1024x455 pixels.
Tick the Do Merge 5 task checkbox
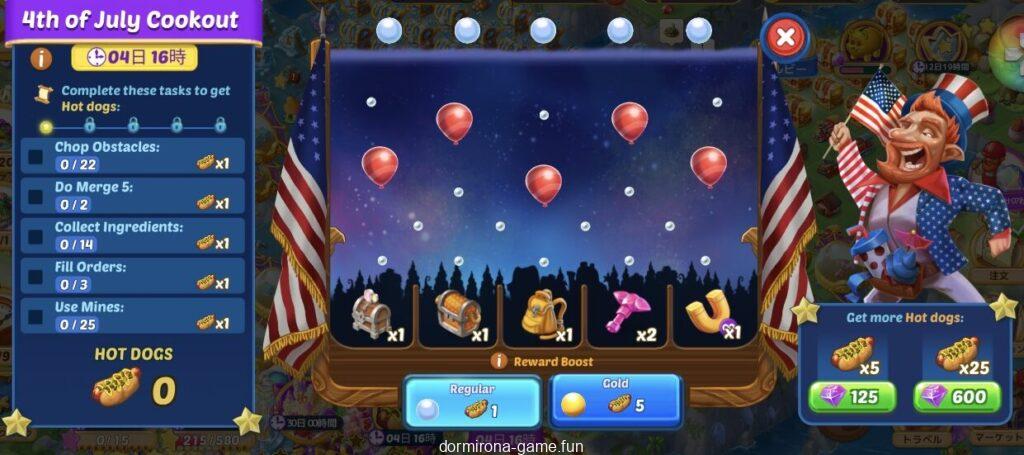36,196
